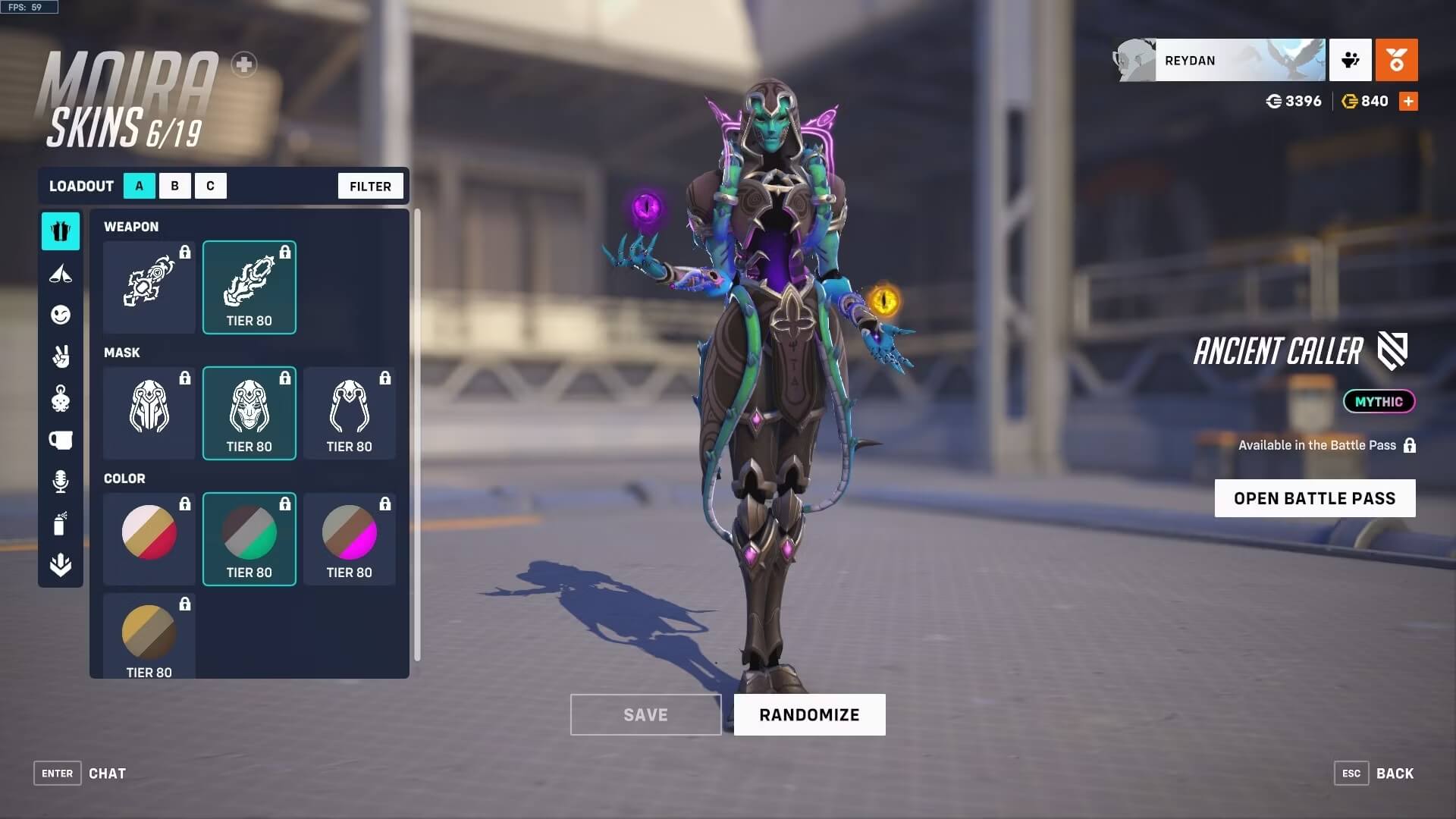Open the emotes category smiley icon
The height and width of the screenshot is (819, 1456).
[61, 315]
